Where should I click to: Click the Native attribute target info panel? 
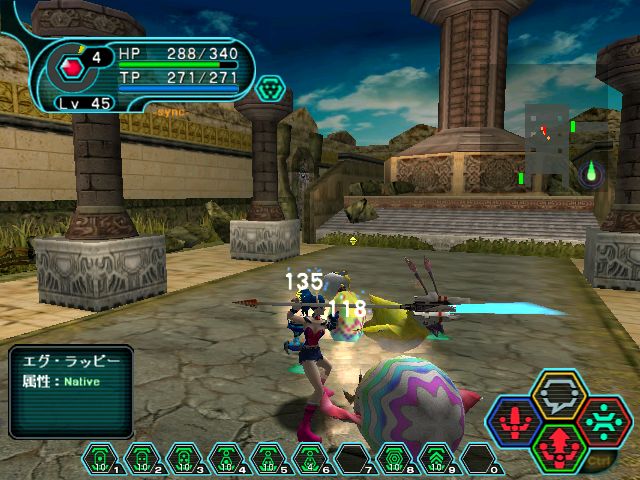pos(71,391)
